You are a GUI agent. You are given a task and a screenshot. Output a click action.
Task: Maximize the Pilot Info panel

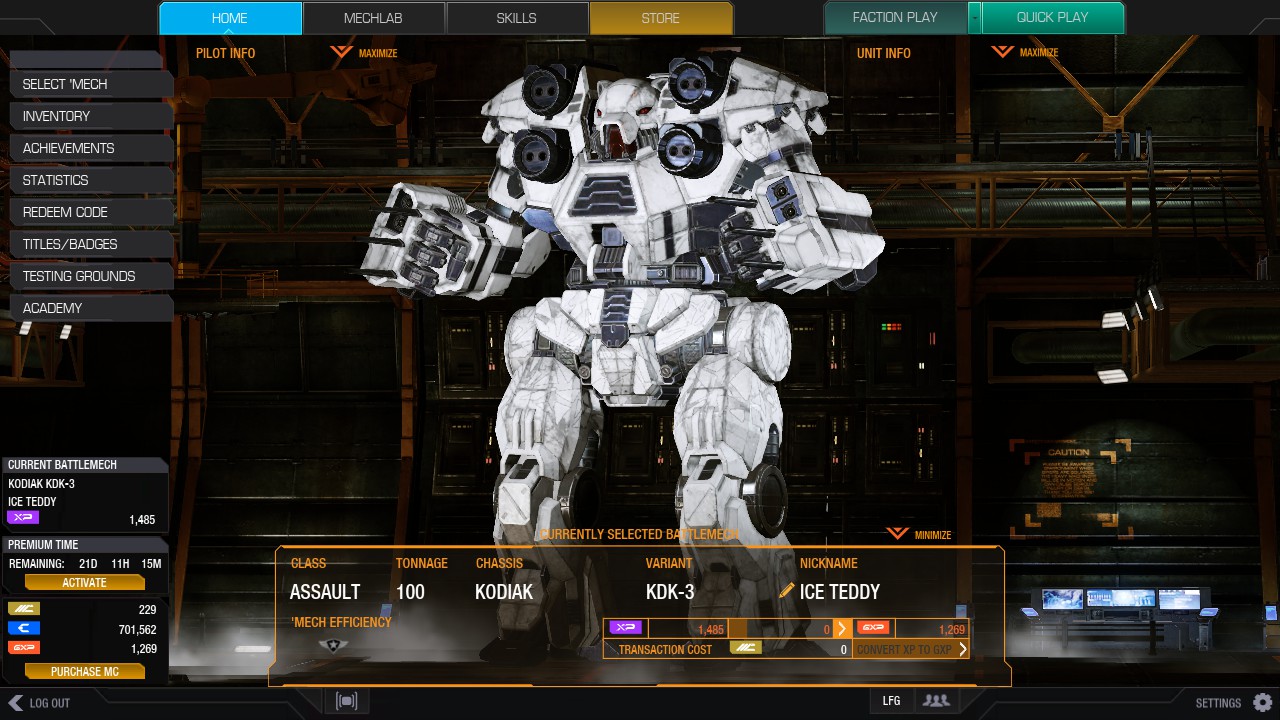[365, 53]
